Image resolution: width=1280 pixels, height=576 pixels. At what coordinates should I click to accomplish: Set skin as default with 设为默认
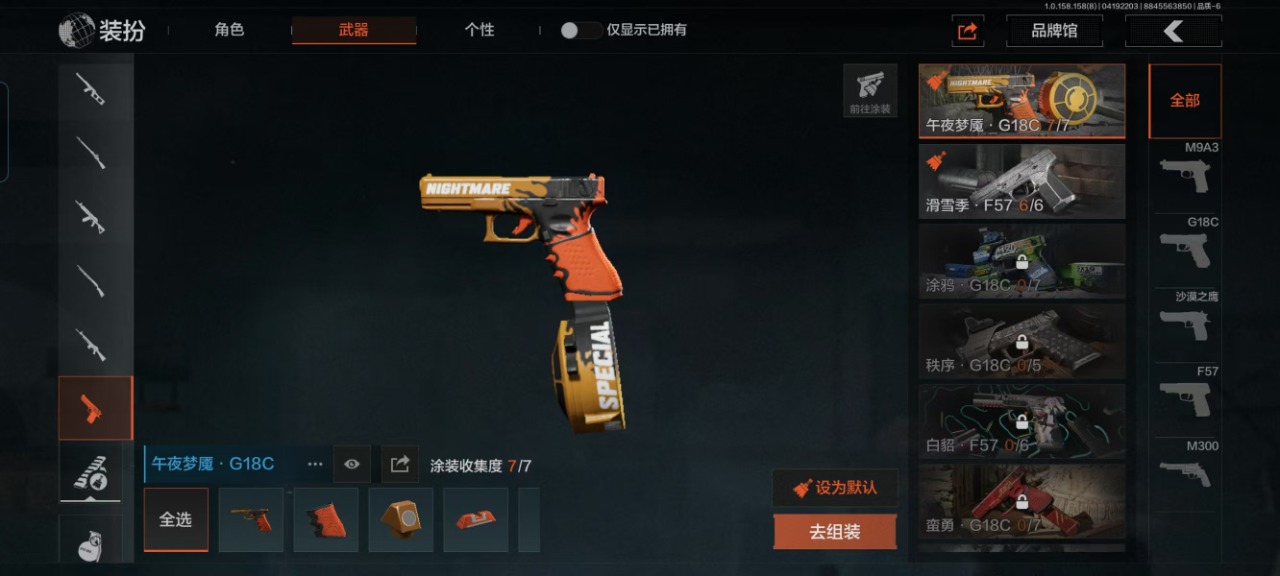(835, 488)
